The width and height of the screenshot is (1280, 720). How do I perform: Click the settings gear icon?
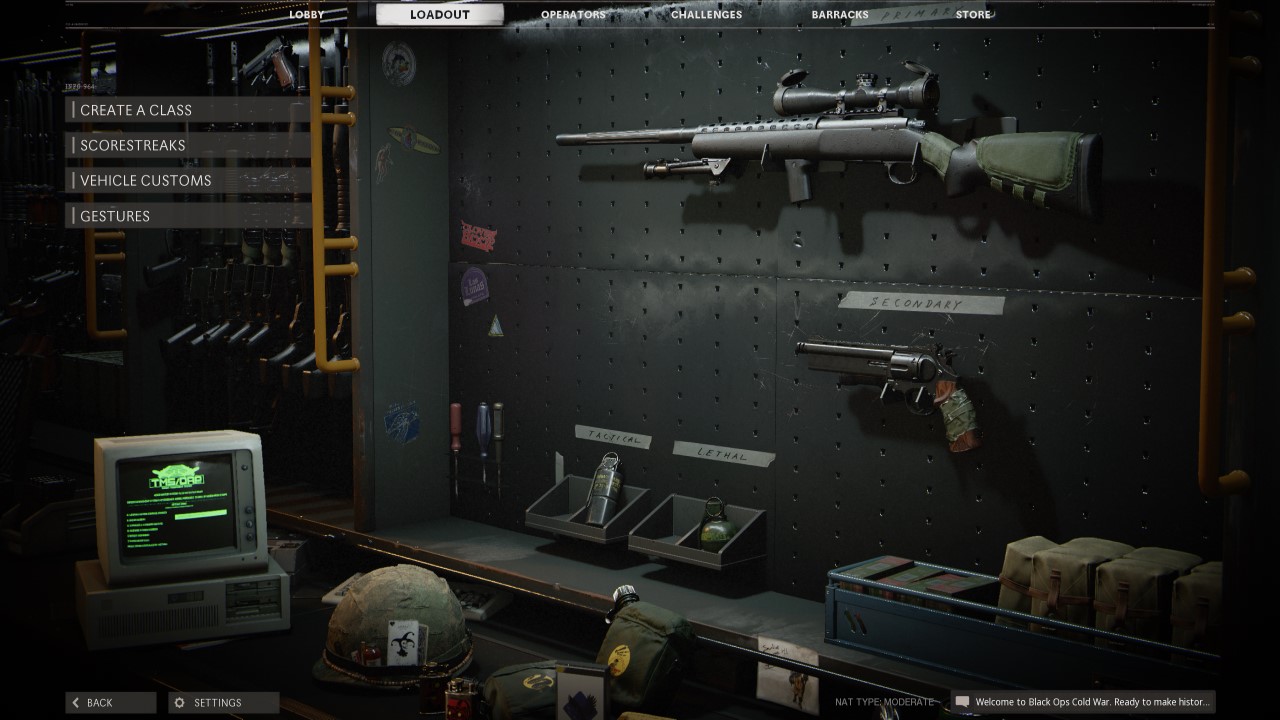coord(182,702)
